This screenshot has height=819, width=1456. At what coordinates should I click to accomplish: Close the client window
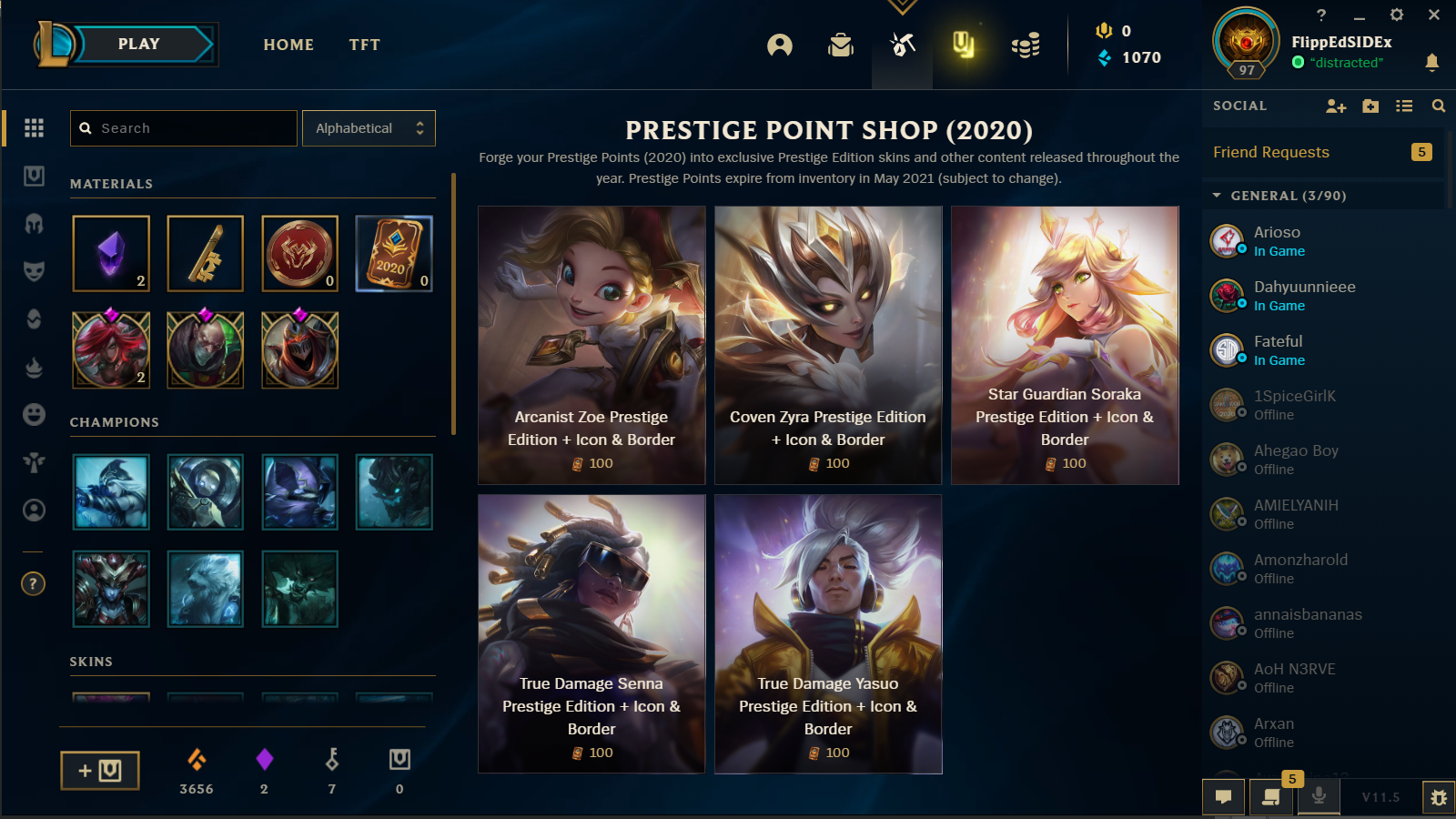tap(1434, 15)
